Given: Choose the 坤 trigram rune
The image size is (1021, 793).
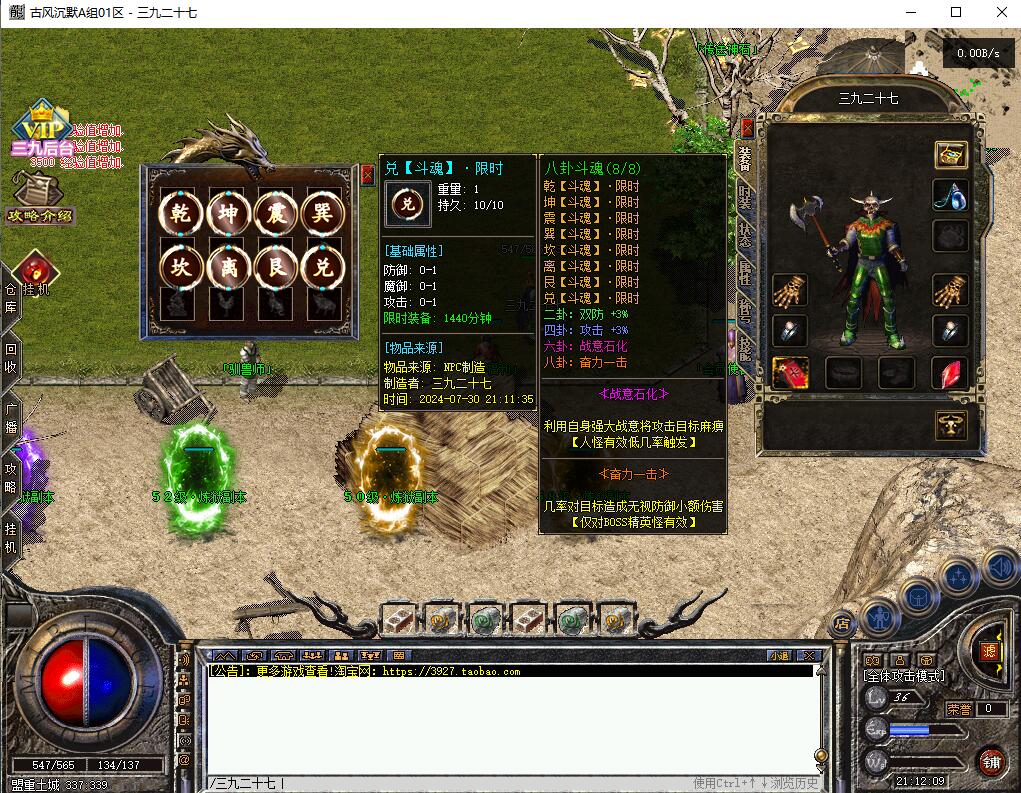Looking at the screenshot, I should (227, 213).
